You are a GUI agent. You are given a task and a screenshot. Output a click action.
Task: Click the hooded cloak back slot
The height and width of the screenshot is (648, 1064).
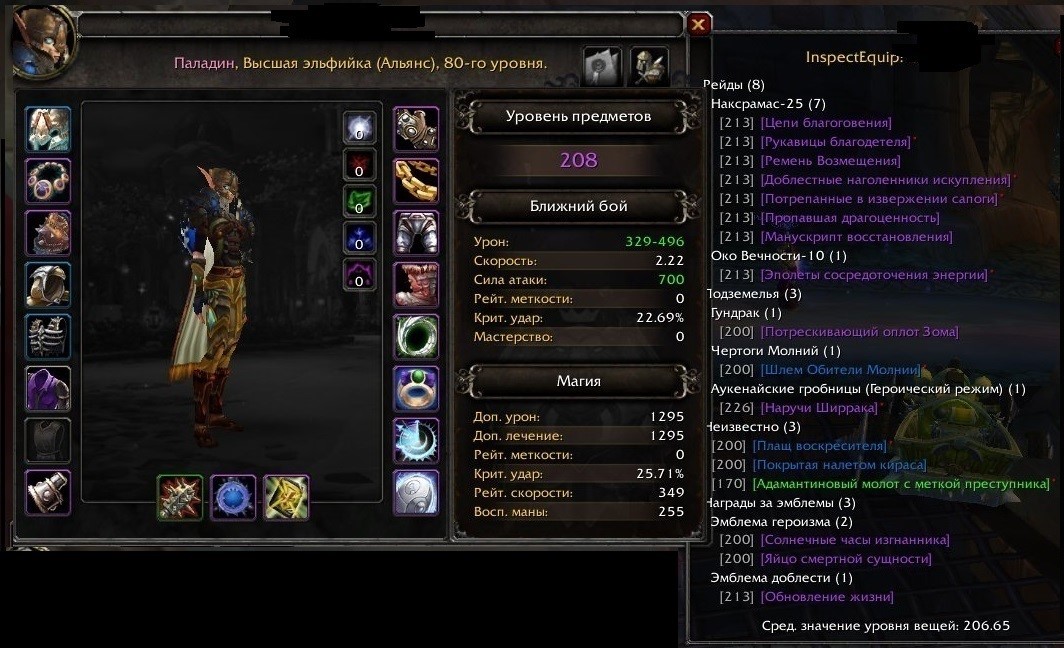pos(48,286)
